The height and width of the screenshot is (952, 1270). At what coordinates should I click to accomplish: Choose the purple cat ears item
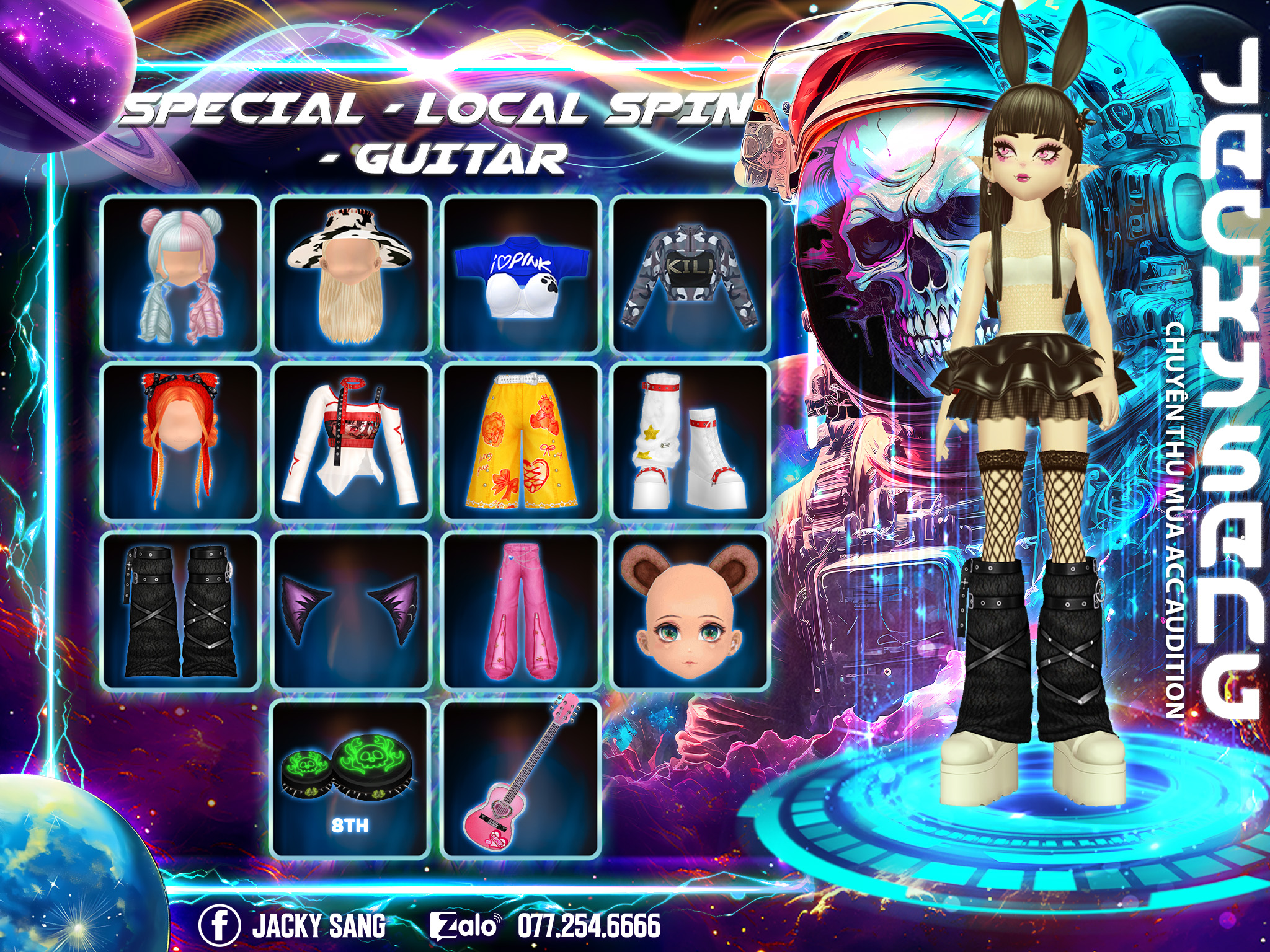(x=351, y=610)
